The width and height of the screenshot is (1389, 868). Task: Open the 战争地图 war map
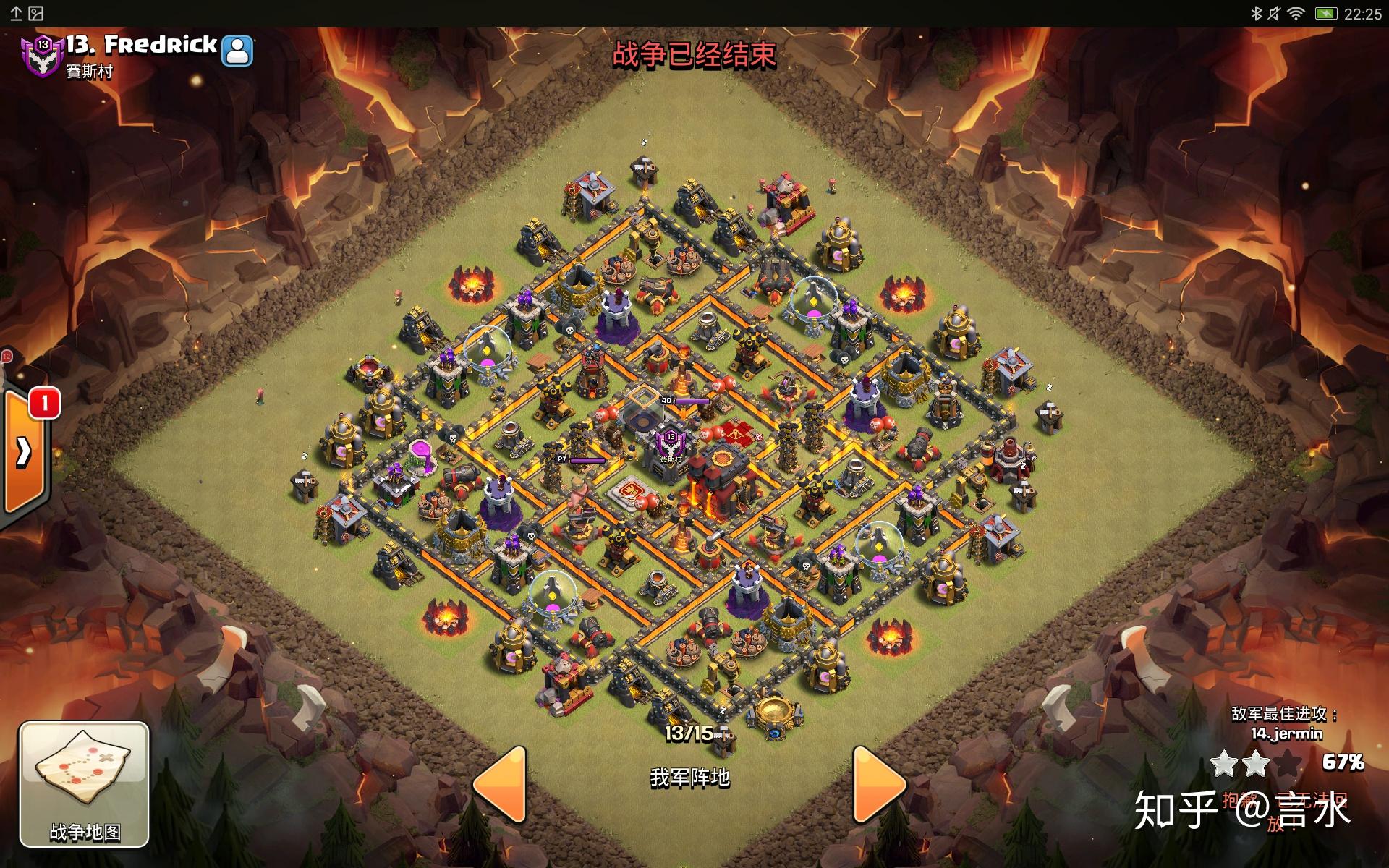[x=84, y=784]
